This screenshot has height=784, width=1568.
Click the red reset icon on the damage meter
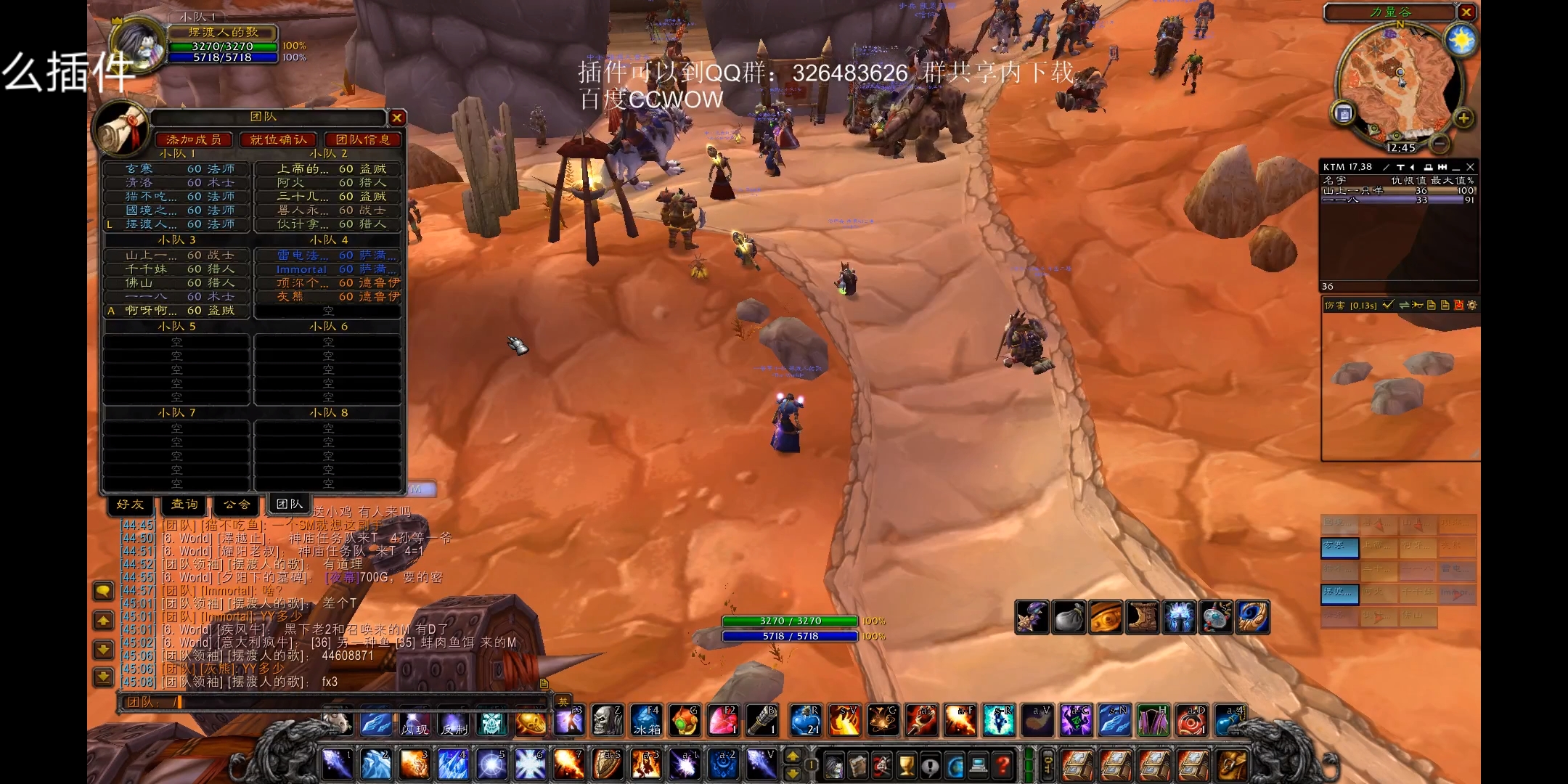click(x=1459, y=305)
